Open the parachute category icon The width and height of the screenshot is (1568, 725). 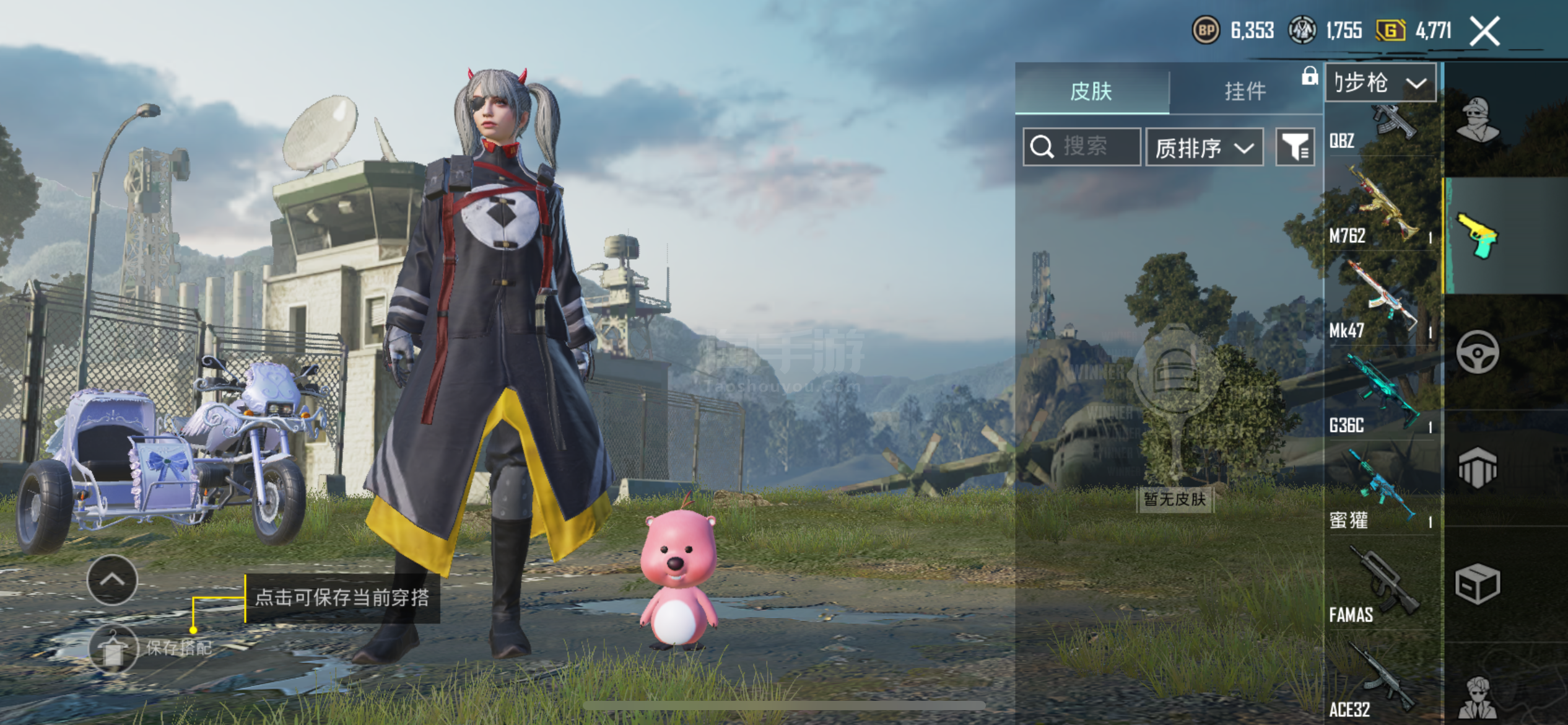pyautogui.click(x=1478, y=468)
